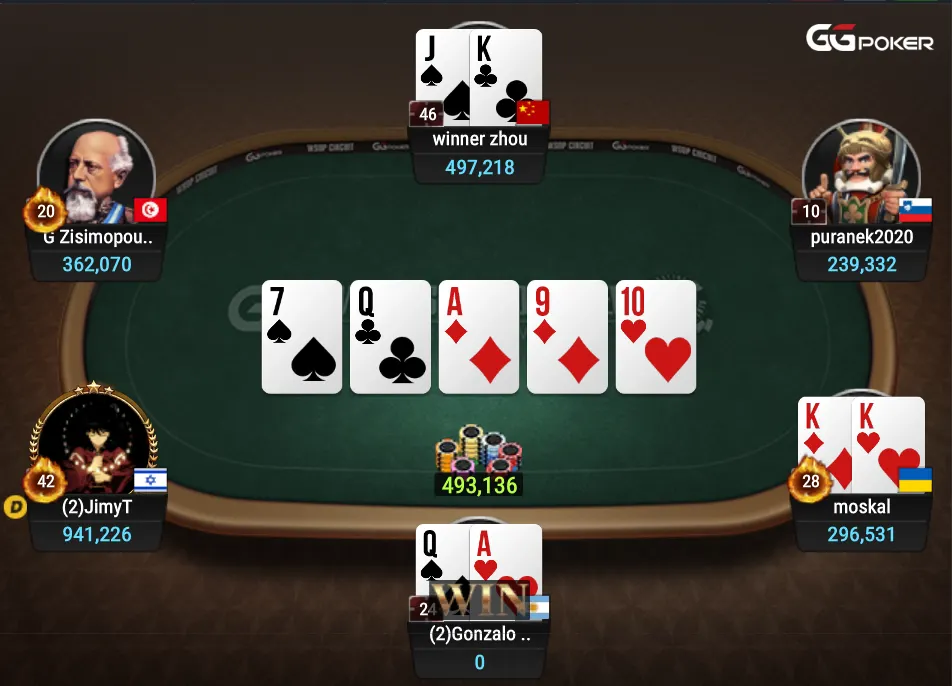This screenshot has width=952, height=686.
Task: Select moskal's player name panel
Action: (860, 507)
